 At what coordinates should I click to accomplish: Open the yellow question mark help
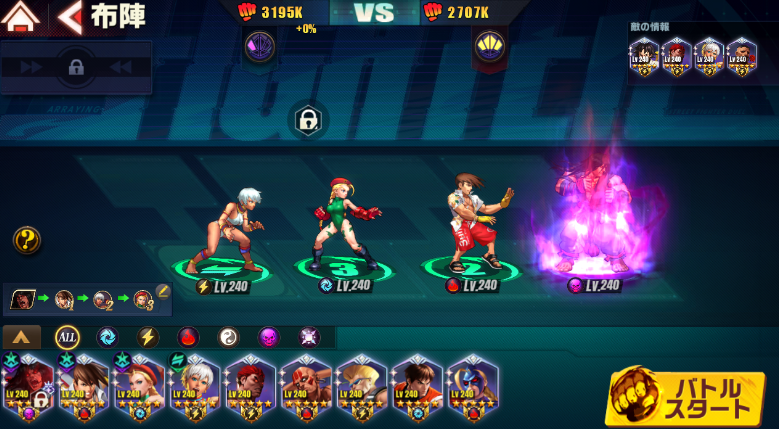tap(27, 240)
